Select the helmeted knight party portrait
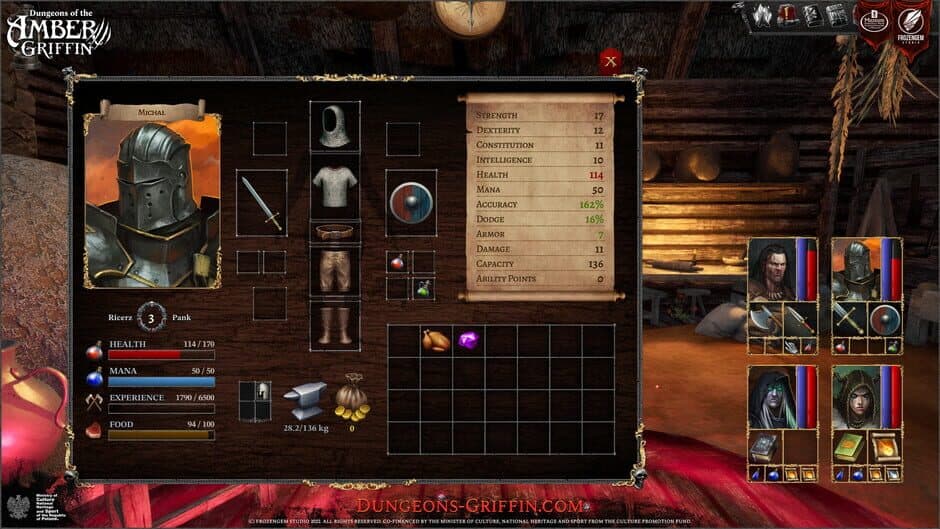Viewport: 940px width, 529px height. click(x=855, y=269)
